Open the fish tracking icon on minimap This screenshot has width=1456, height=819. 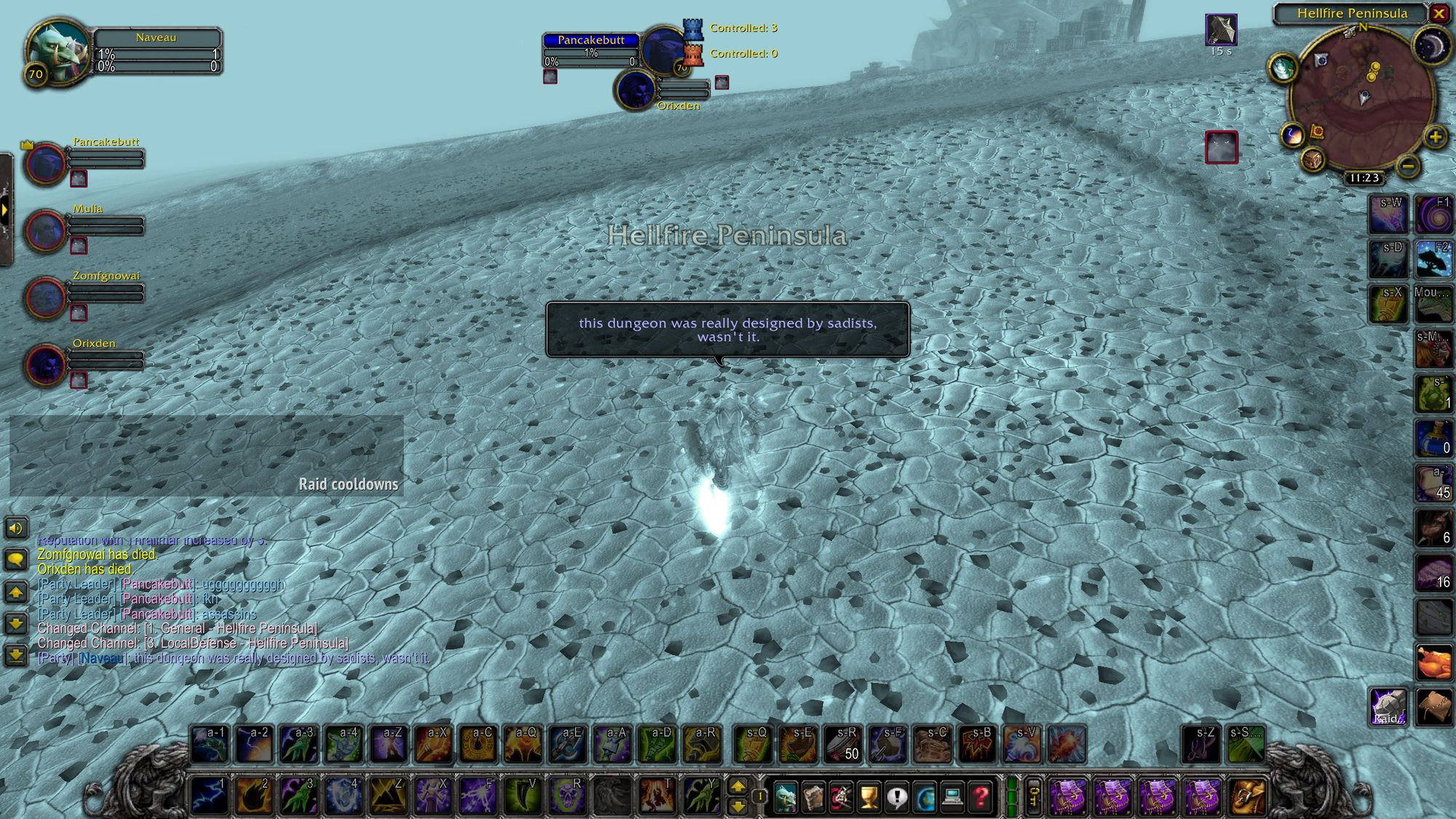click(x=1283, y=68)
